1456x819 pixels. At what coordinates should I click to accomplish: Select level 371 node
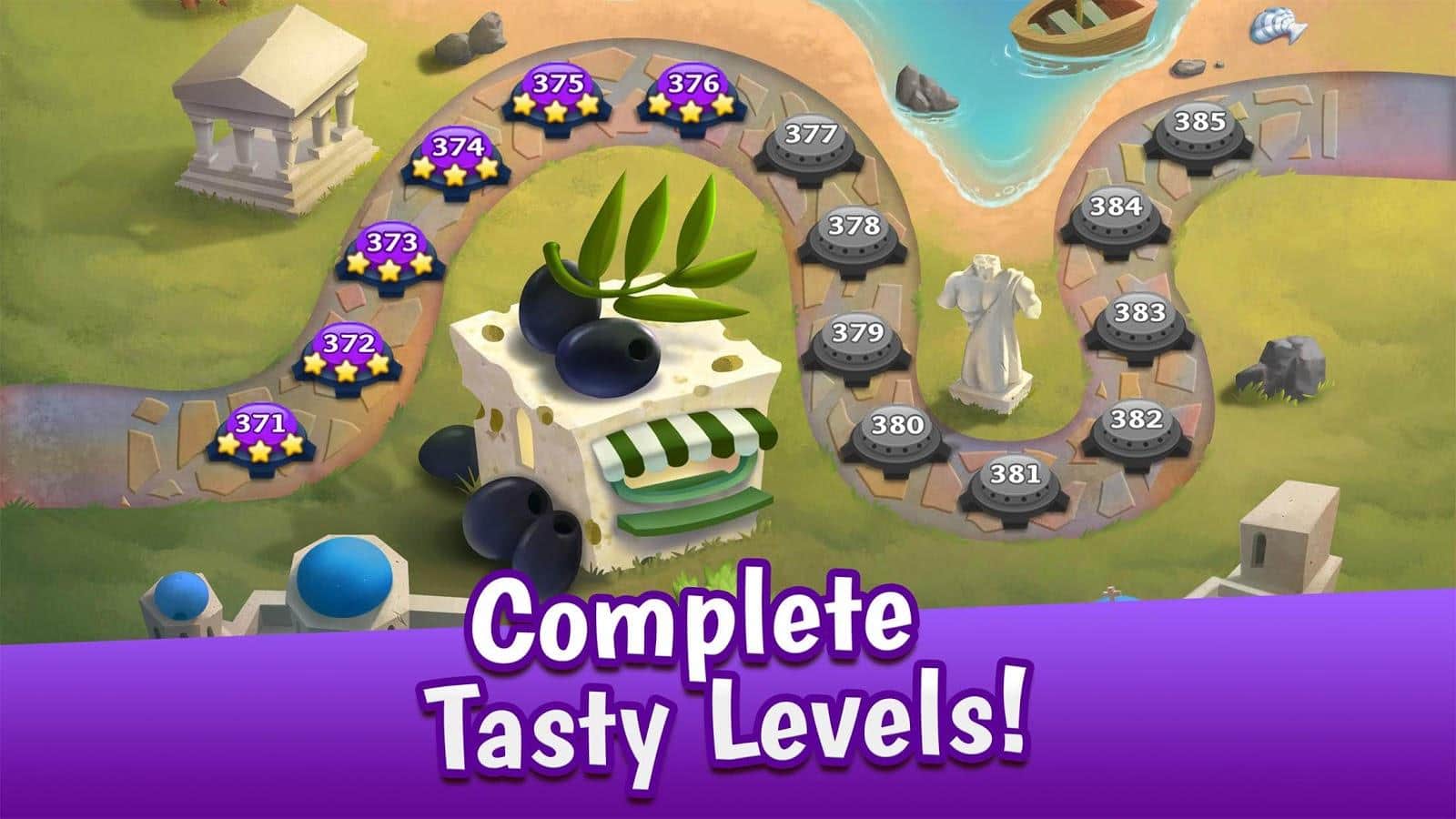pyautogui.click(x=260, y=434)
